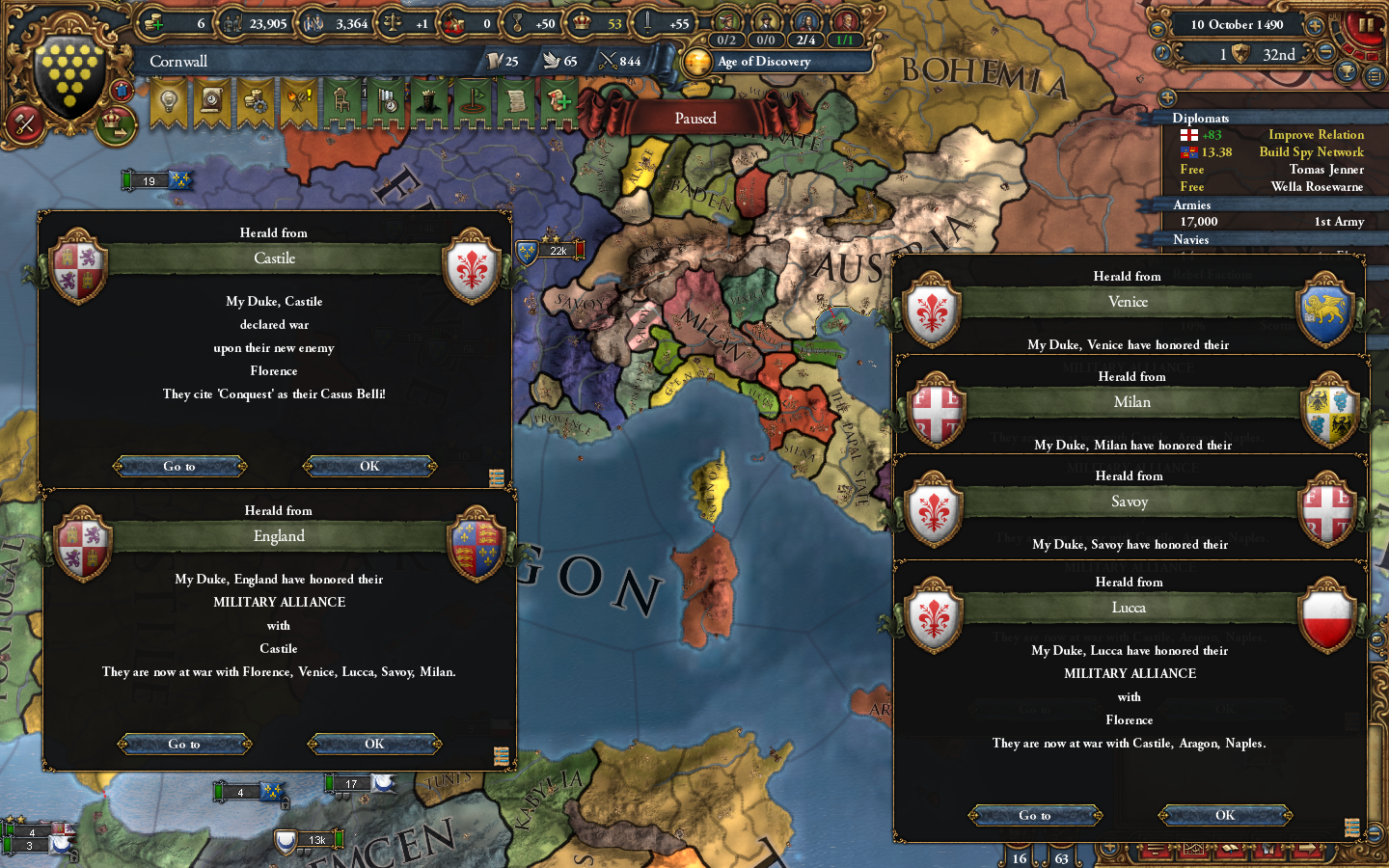1389x868 pixels.
Task: Click OK on the Lucca alliance popup
Action: tap(1223, 815)
